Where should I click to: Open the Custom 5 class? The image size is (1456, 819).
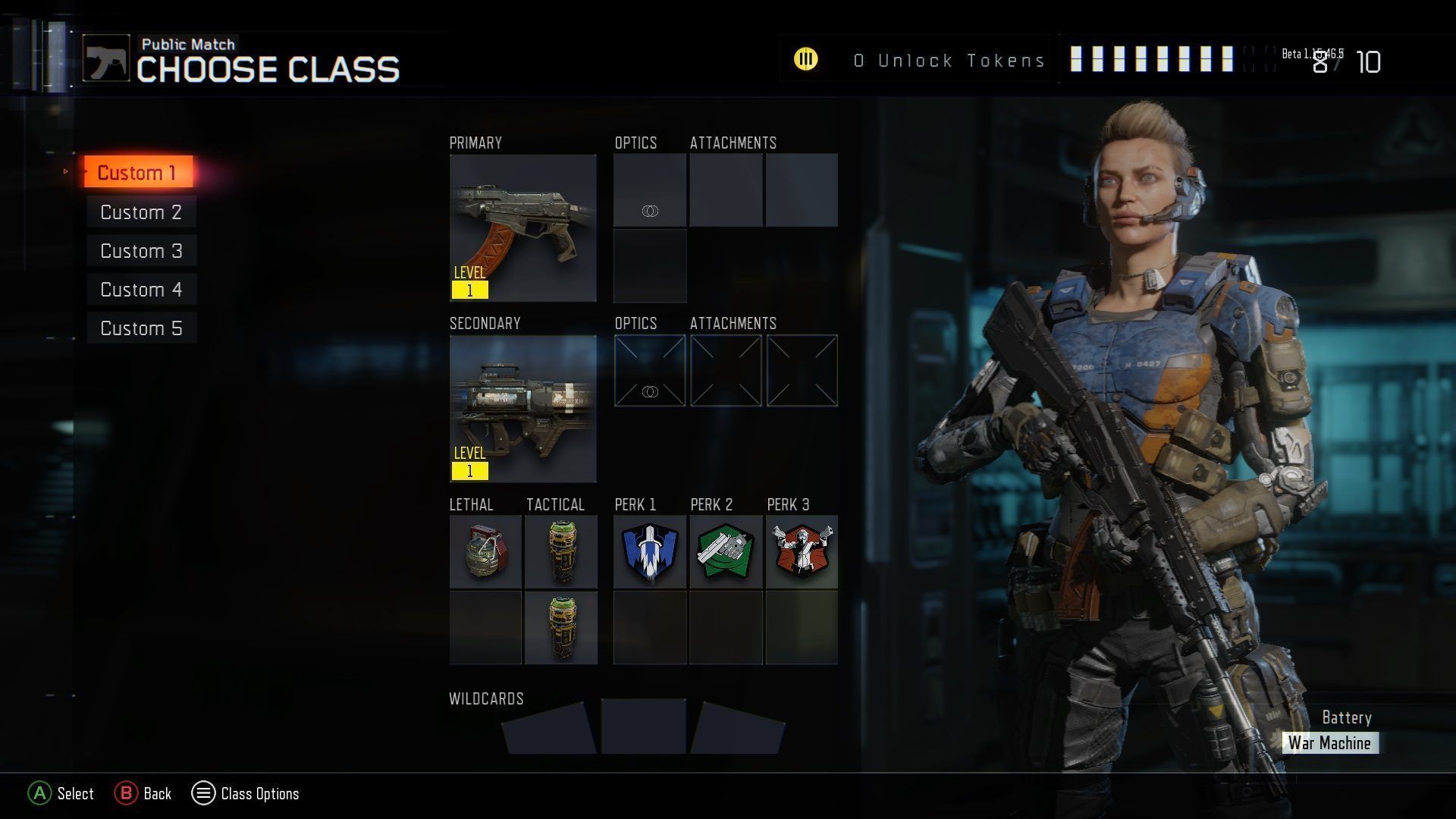coord(141,328)
